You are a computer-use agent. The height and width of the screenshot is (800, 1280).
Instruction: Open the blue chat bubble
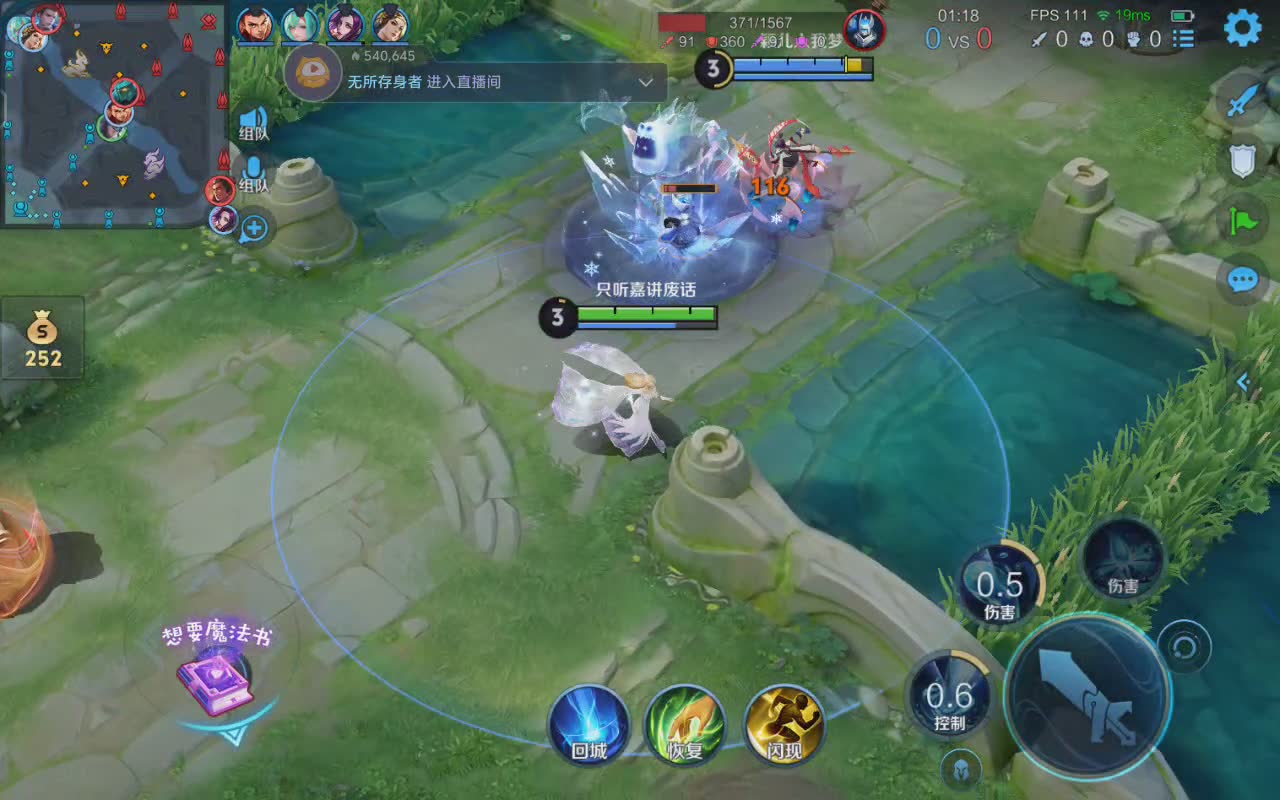[x=1242, y=279]
